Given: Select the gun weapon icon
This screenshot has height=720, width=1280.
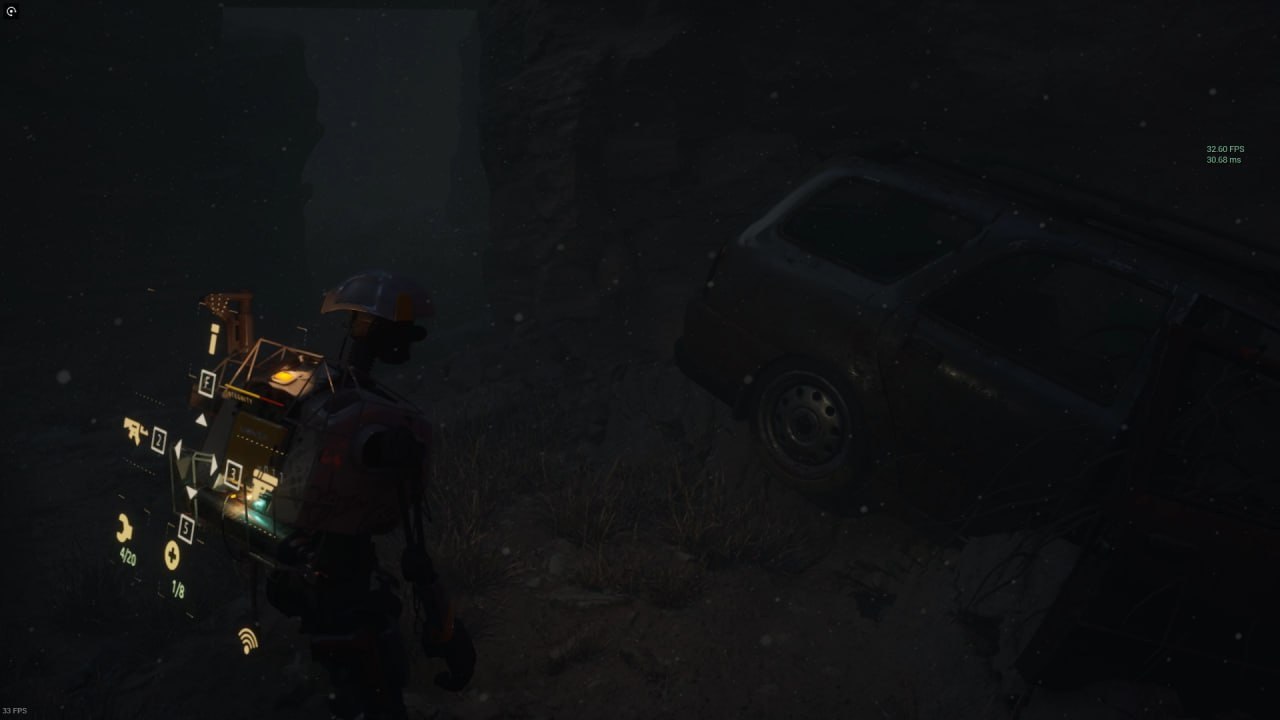Looking at the screenshot, I should click(135, 430).
